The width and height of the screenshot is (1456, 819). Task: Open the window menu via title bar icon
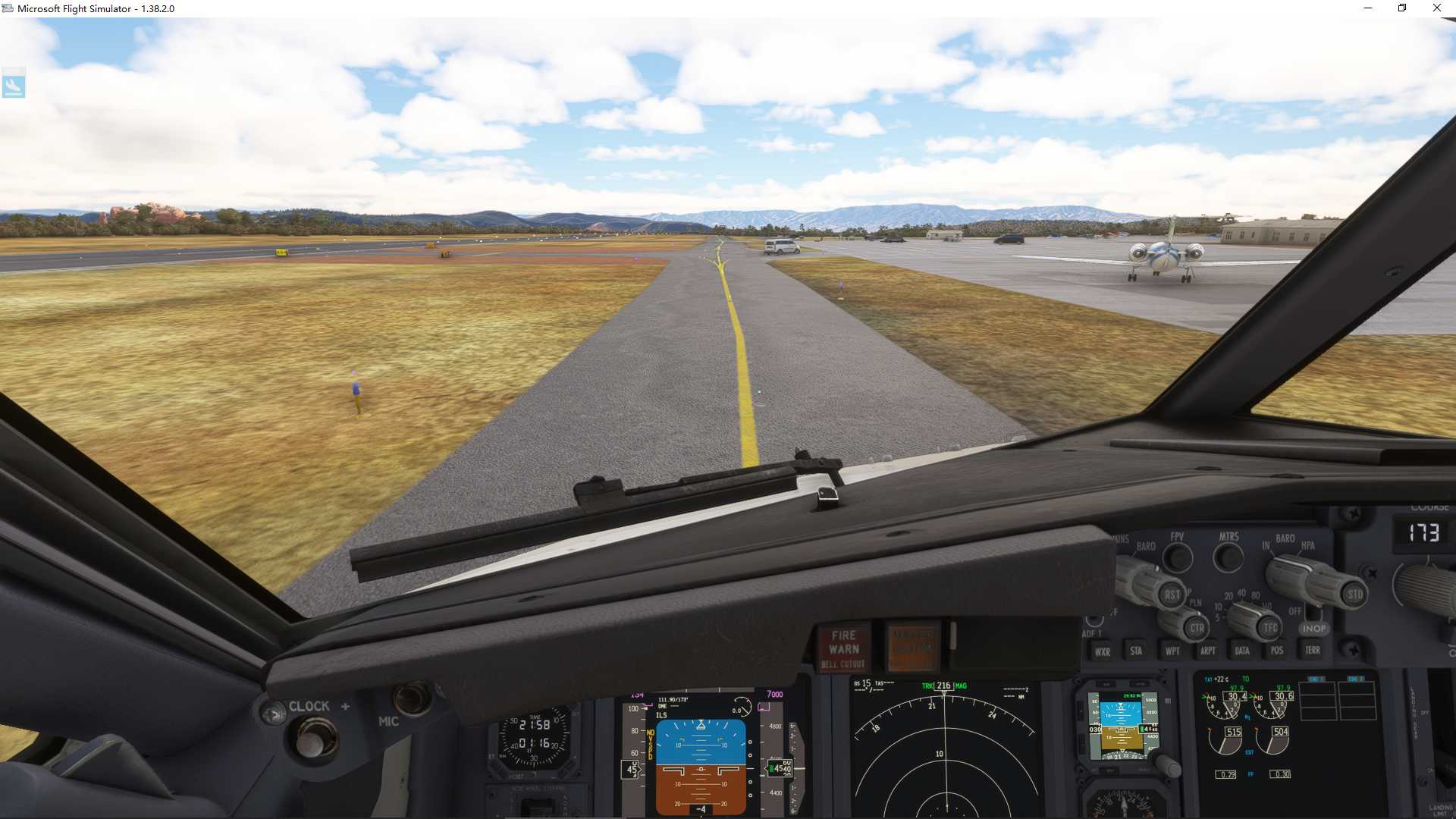coord(8,8)
